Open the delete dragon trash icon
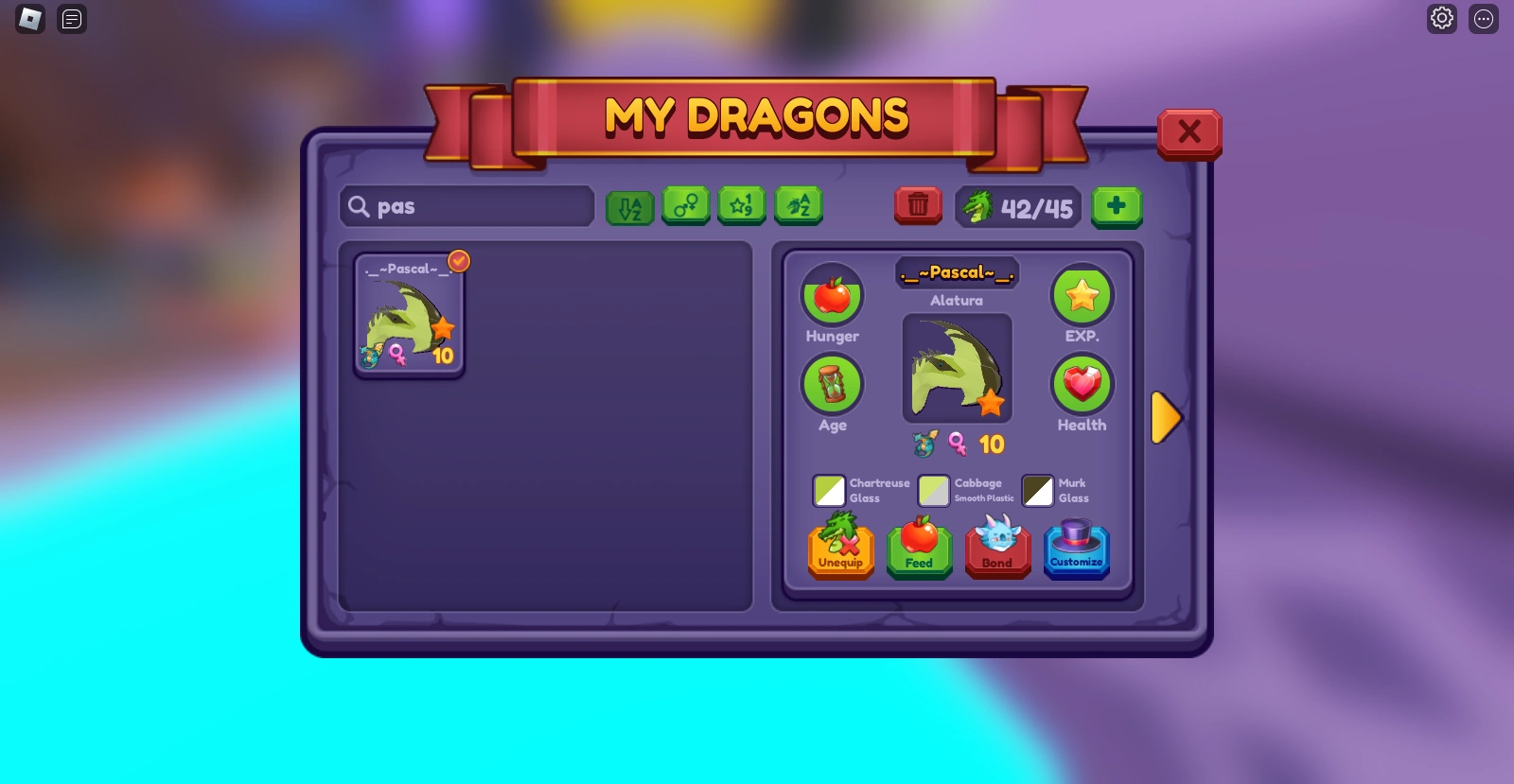The width and height of the screenshot is (1514, 784). point(917,205)
